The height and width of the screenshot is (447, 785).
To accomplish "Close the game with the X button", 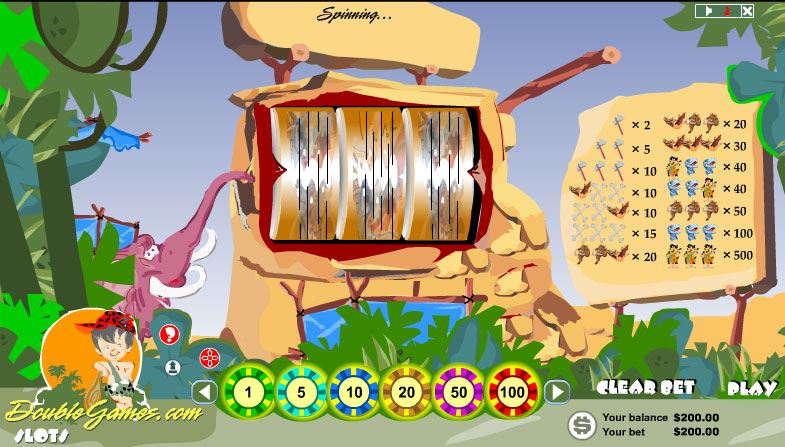I will [746, 11].
